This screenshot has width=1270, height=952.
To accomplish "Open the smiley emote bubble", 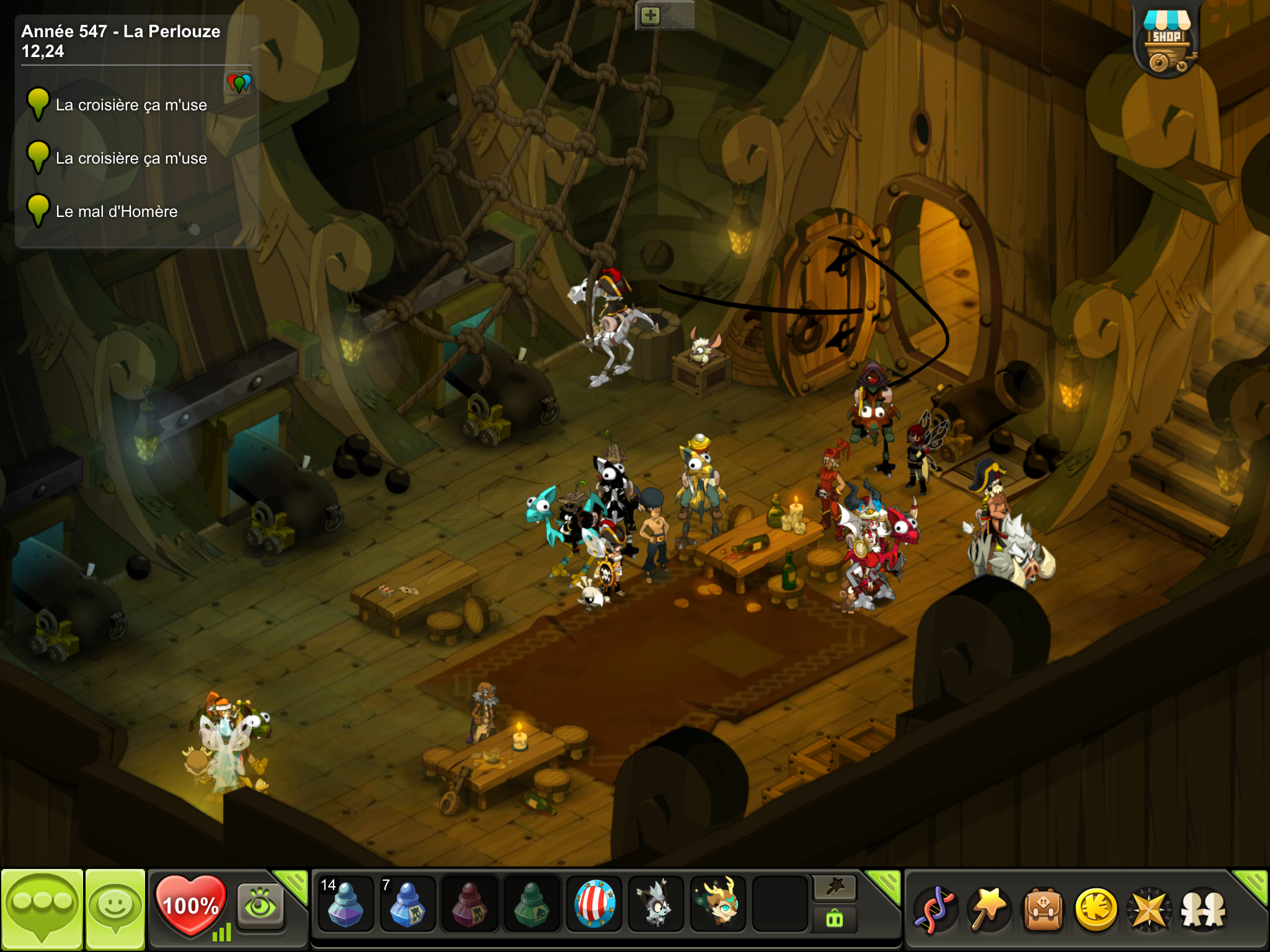I will [x=115, y=909].
